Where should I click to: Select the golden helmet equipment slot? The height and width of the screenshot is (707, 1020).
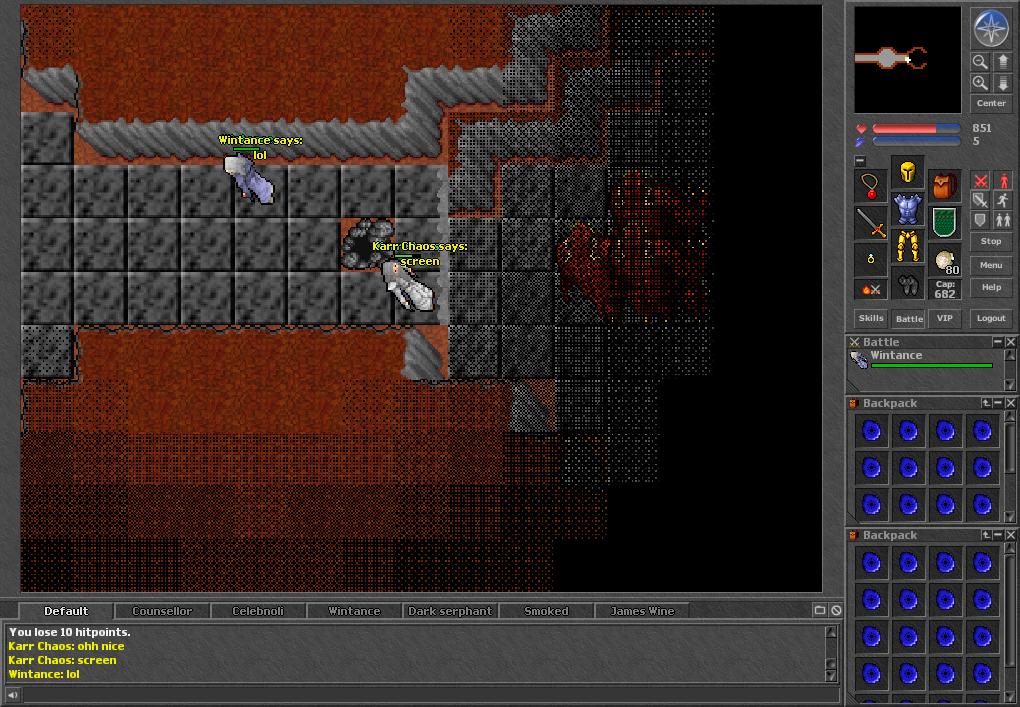(x=908, y=172)
